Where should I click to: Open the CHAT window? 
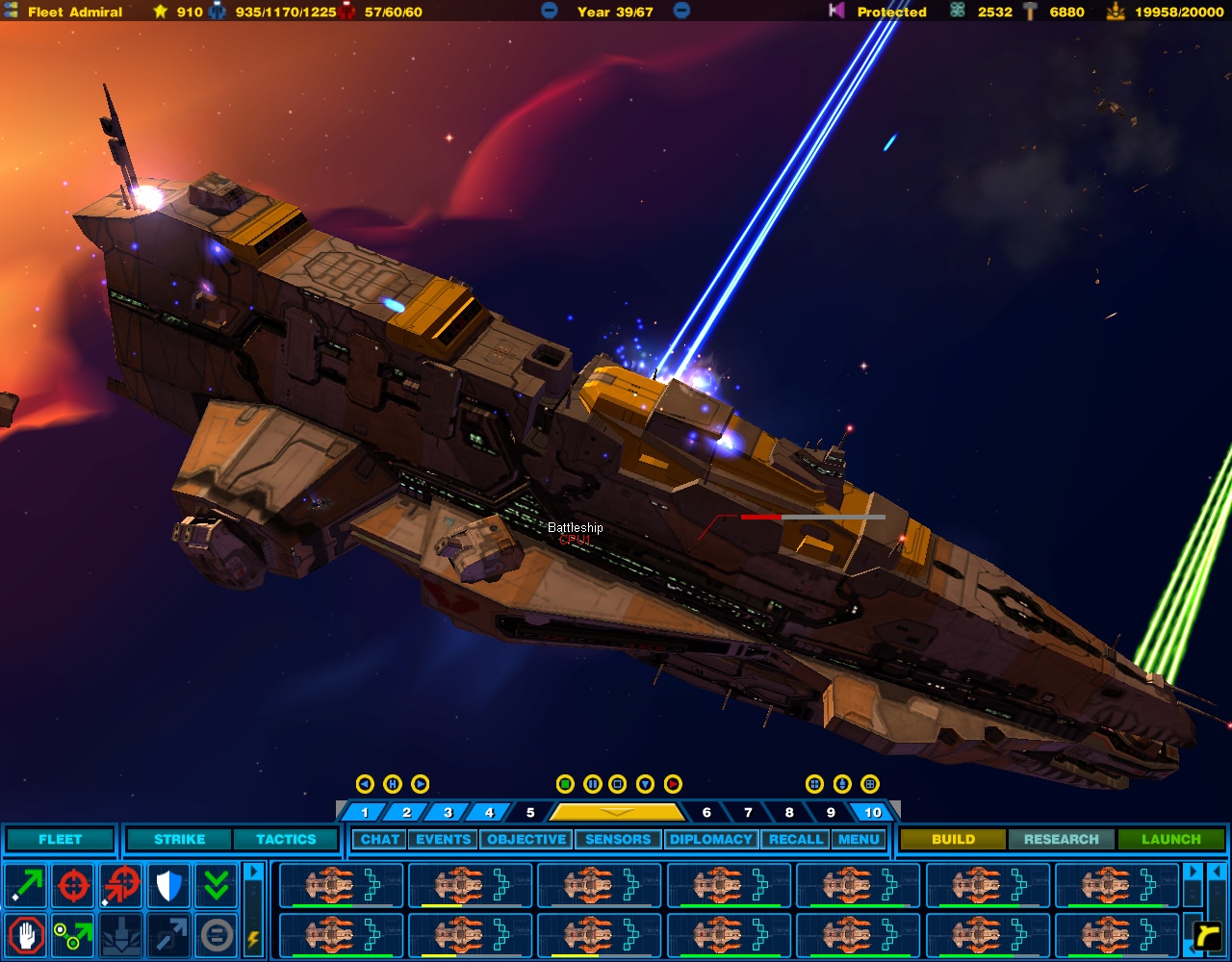[x=379, y=840]
